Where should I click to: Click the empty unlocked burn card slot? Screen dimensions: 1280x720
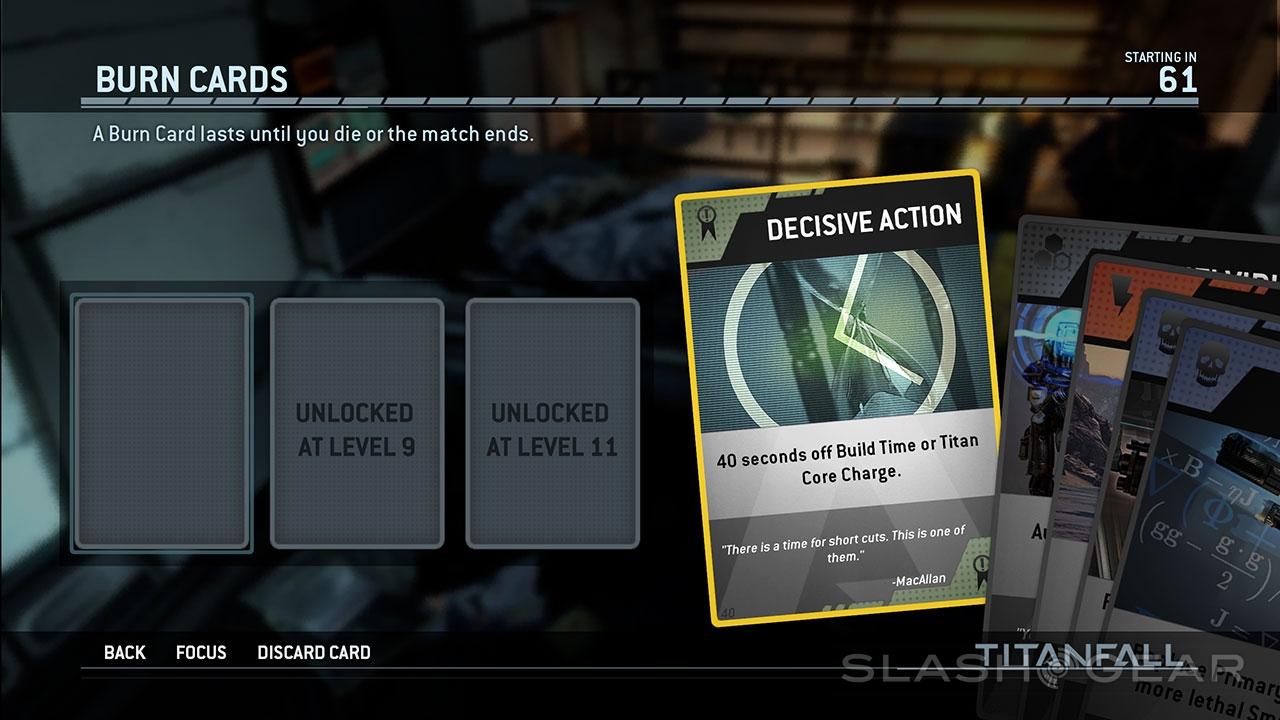(x=161, y=423)
